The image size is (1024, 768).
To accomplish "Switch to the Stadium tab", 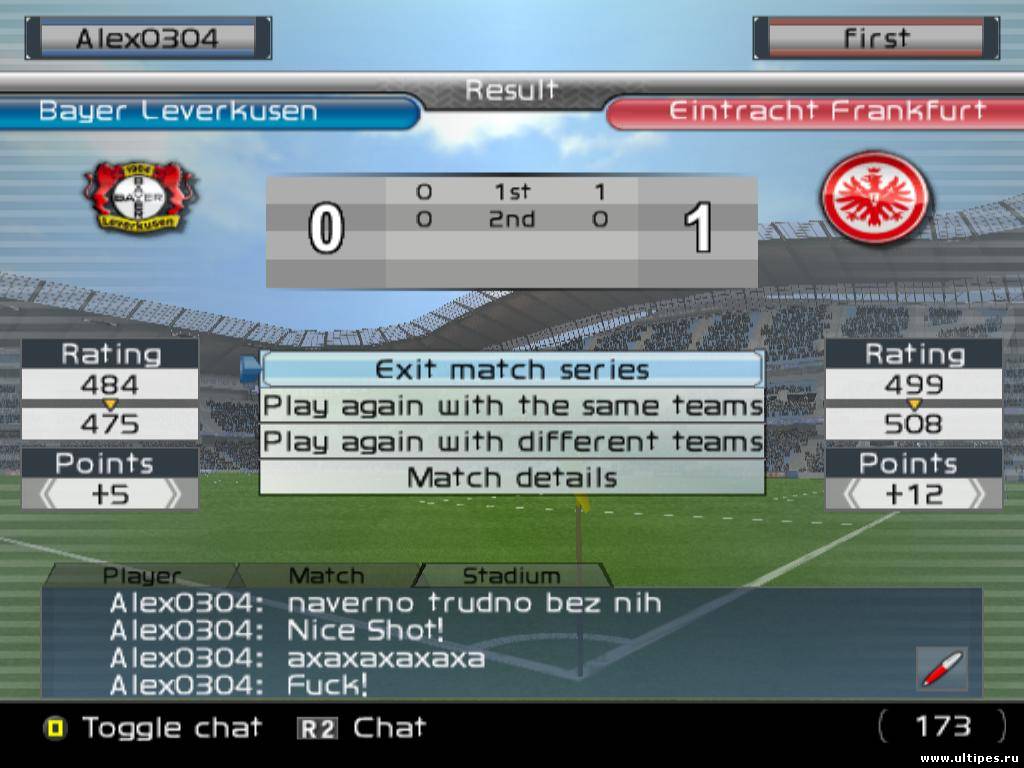I will point(511,576).
